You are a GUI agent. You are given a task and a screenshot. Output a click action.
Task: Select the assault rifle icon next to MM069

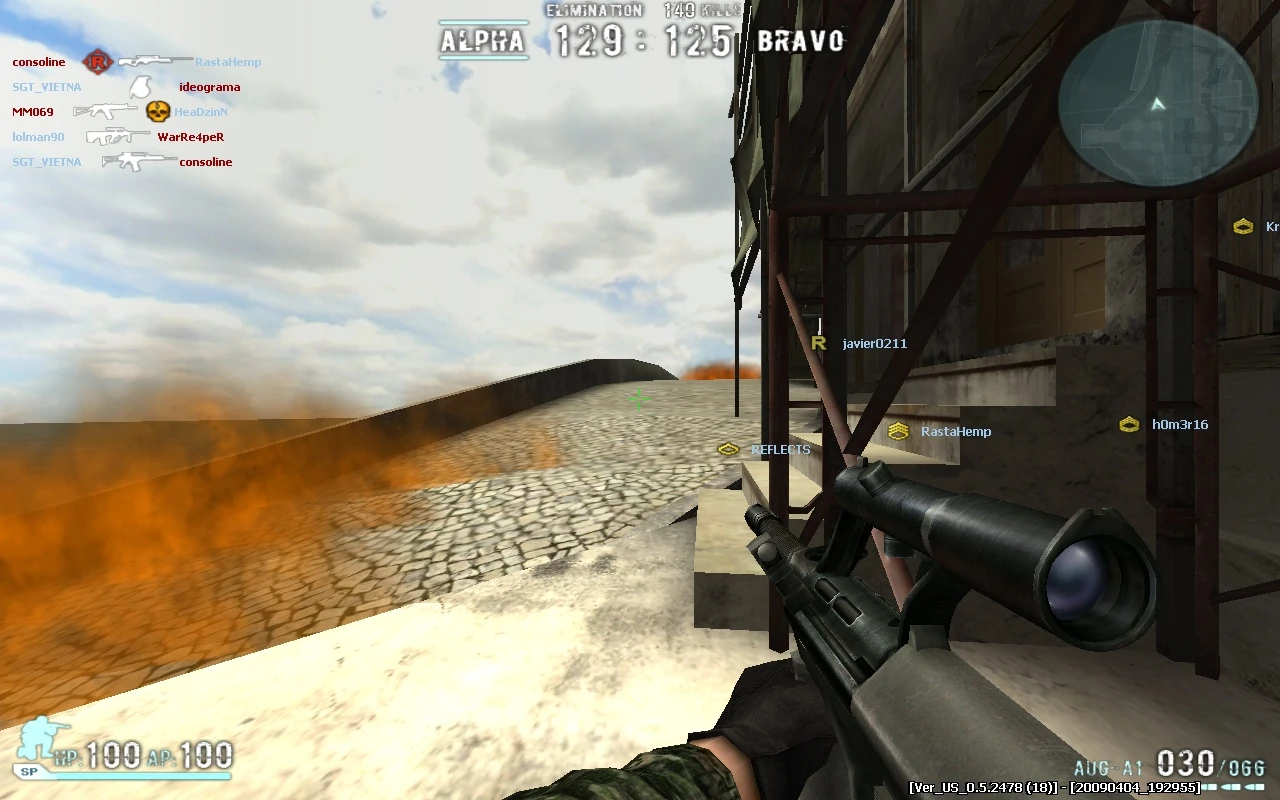(105, 111)
